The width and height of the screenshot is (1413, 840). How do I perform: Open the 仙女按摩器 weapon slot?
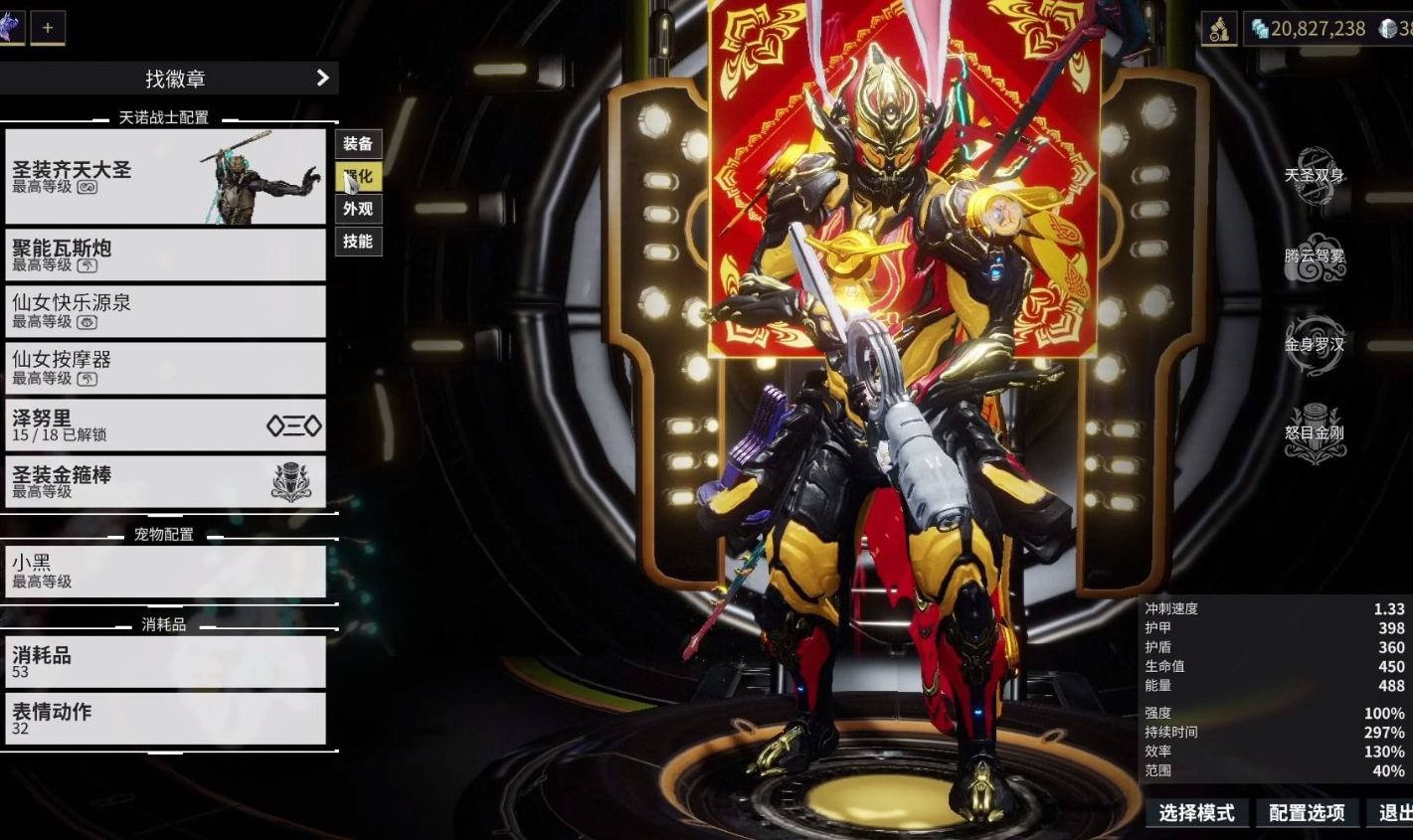click(165, 368)
